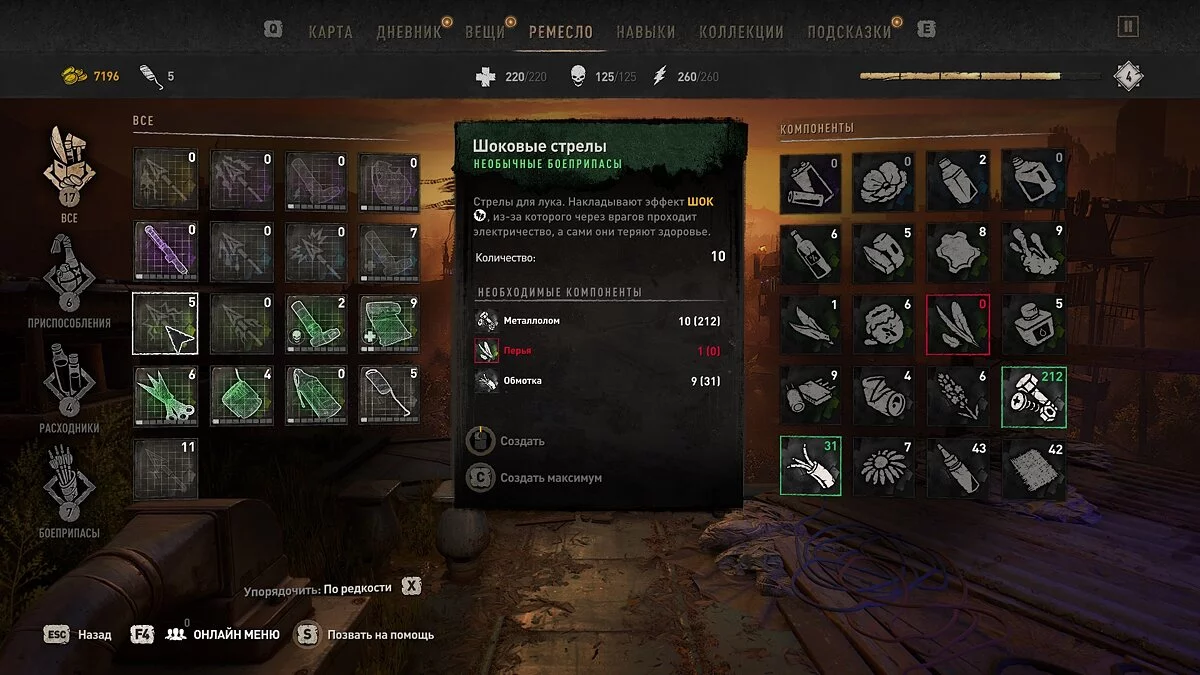Screen dimensions: 1200x675
Task: Select the Ремесло tab
Action: [x=560, y=31]
